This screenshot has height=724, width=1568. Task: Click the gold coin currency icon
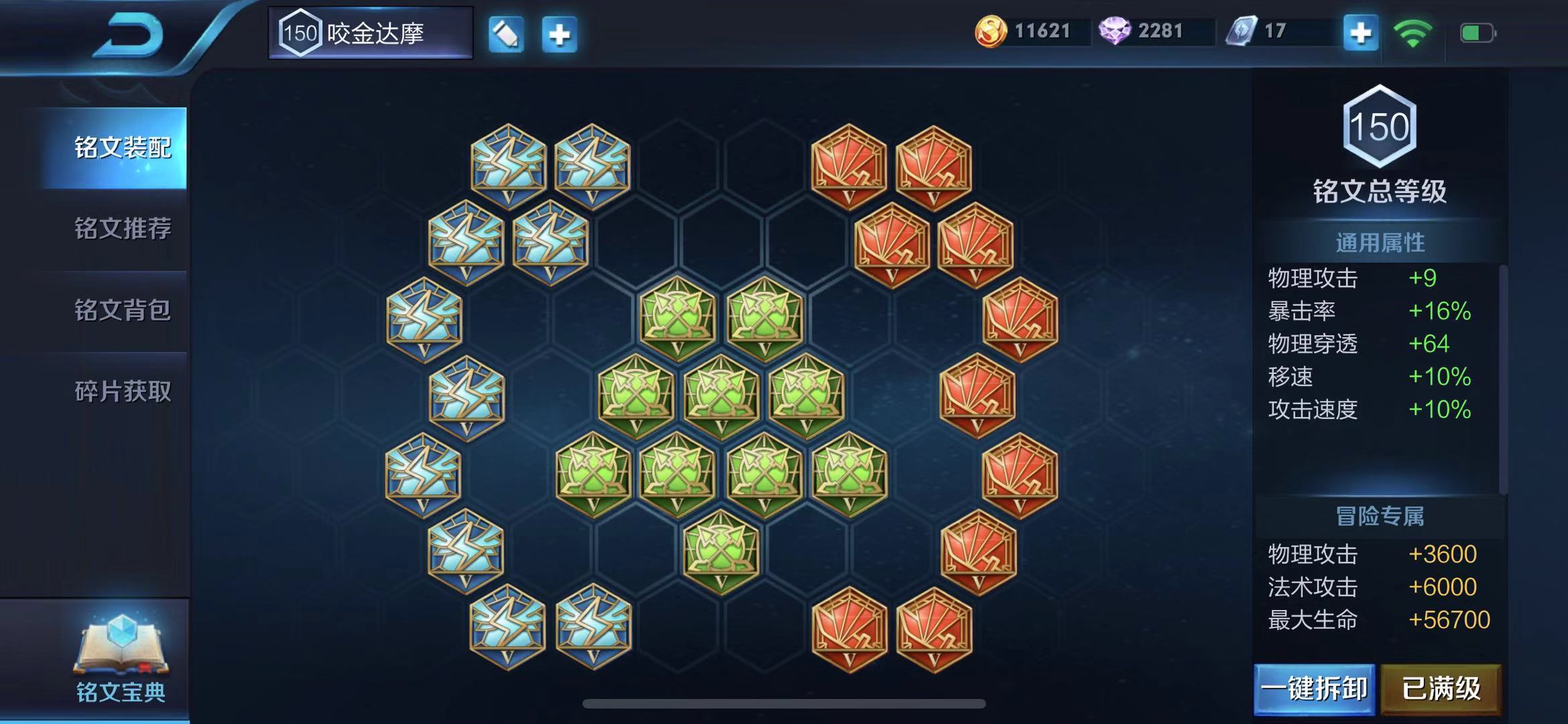tap(990, 32)
